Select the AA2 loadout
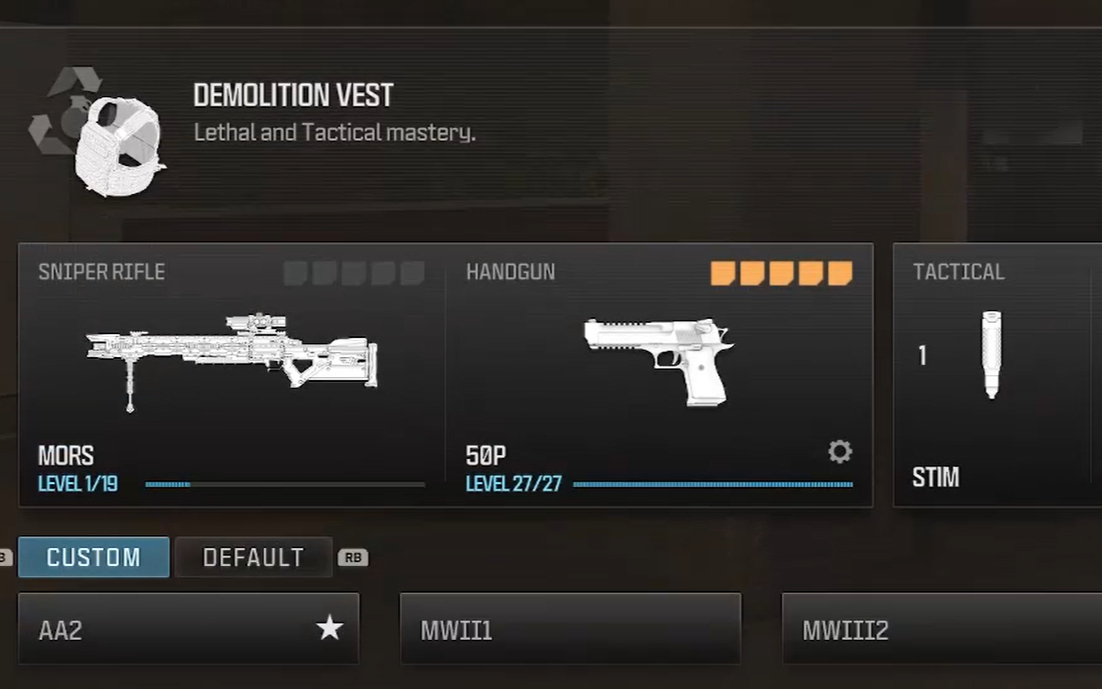The image size is (1102, 689). click(188, 629)
